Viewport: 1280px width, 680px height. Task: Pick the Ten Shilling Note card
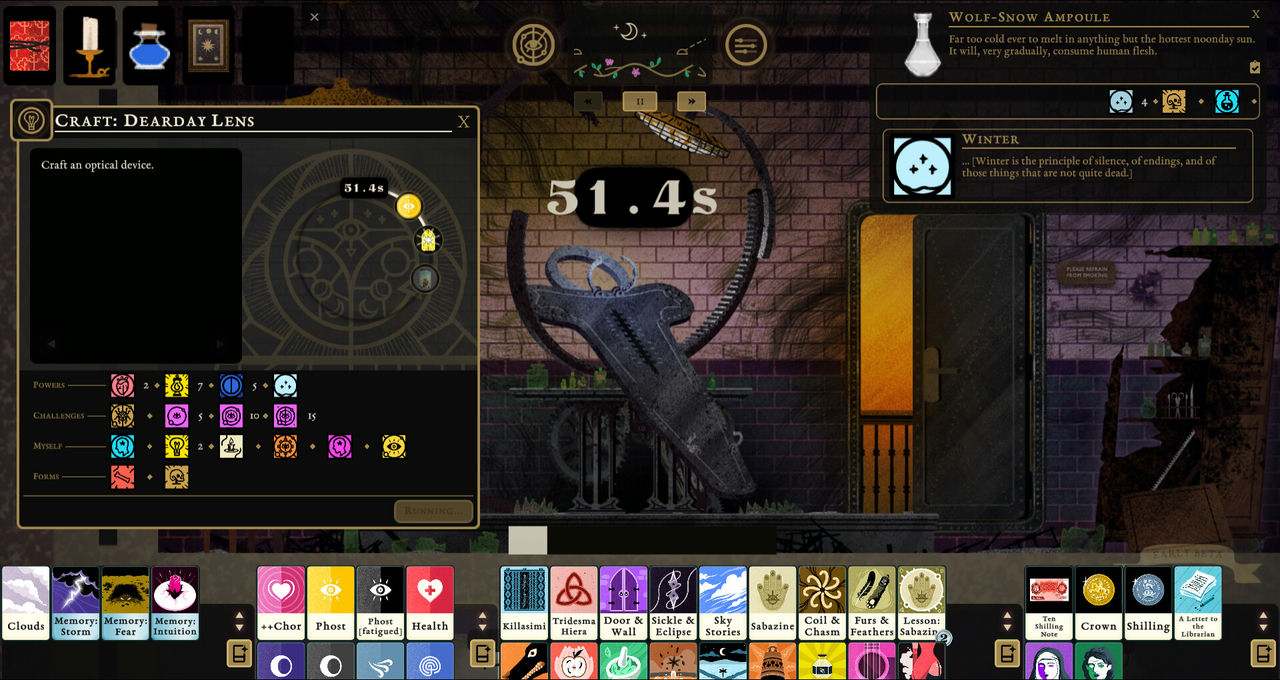point(1049,603)
